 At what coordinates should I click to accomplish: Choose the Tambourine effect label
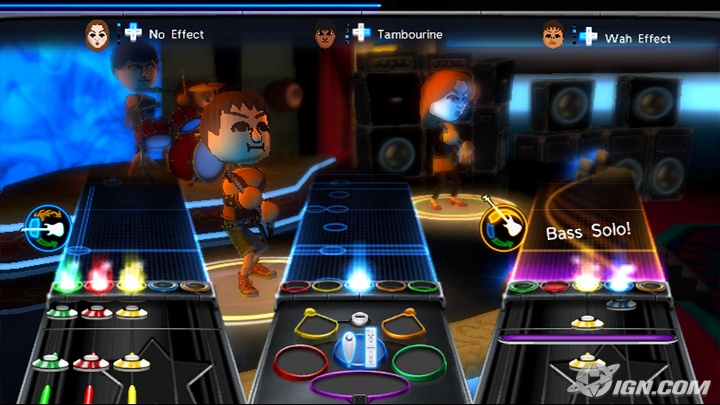[409, 34]
